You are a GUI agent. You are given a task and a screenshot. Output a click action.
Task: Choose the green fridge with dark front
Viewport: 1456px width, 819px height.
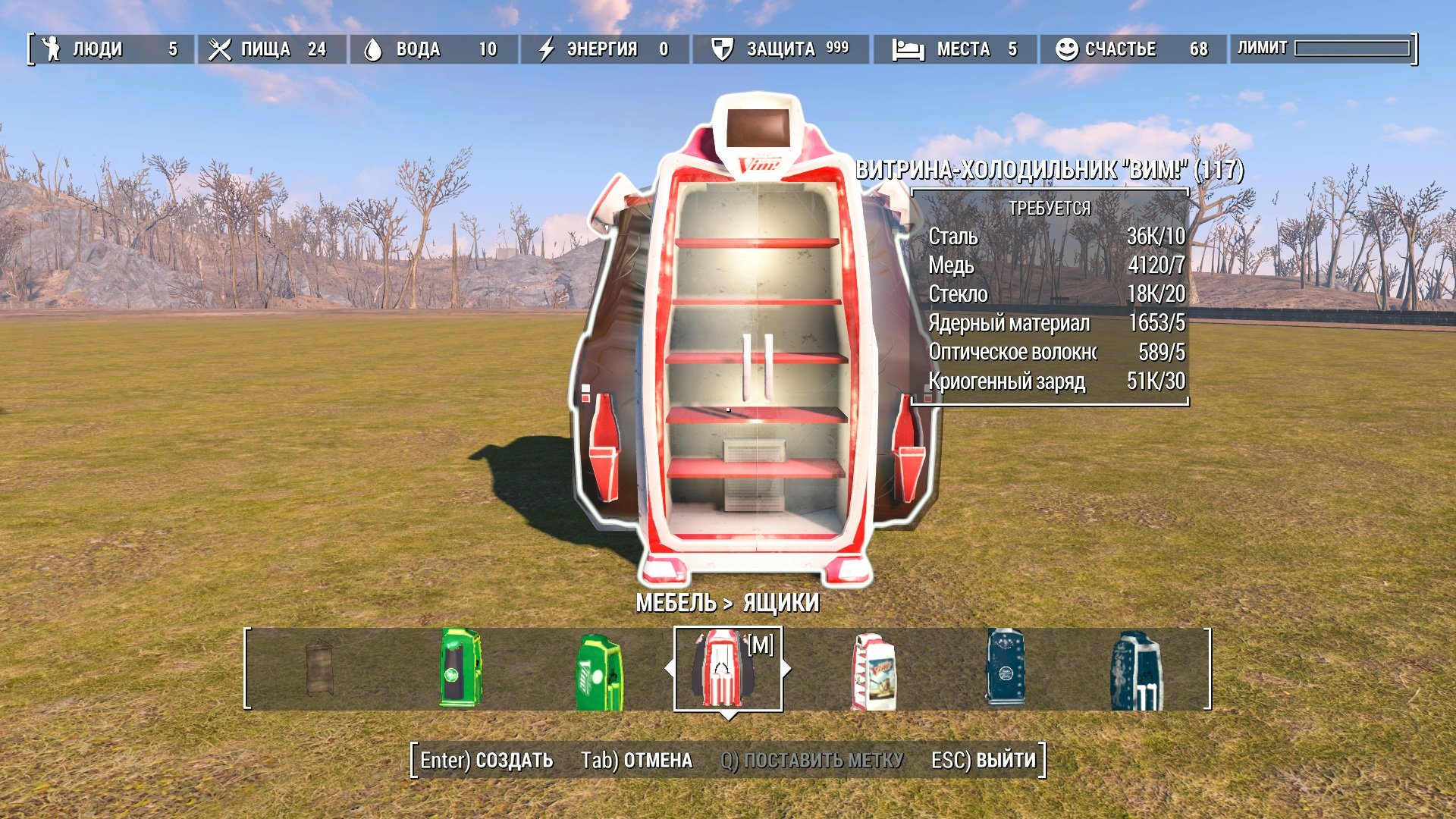pos(460,668)
